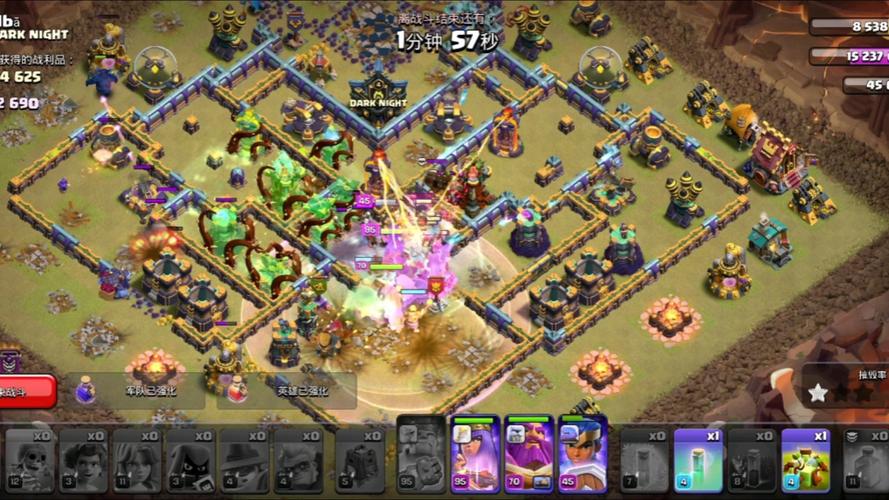
Task: Select the Archer Queen hero slot
Action: 475,455
